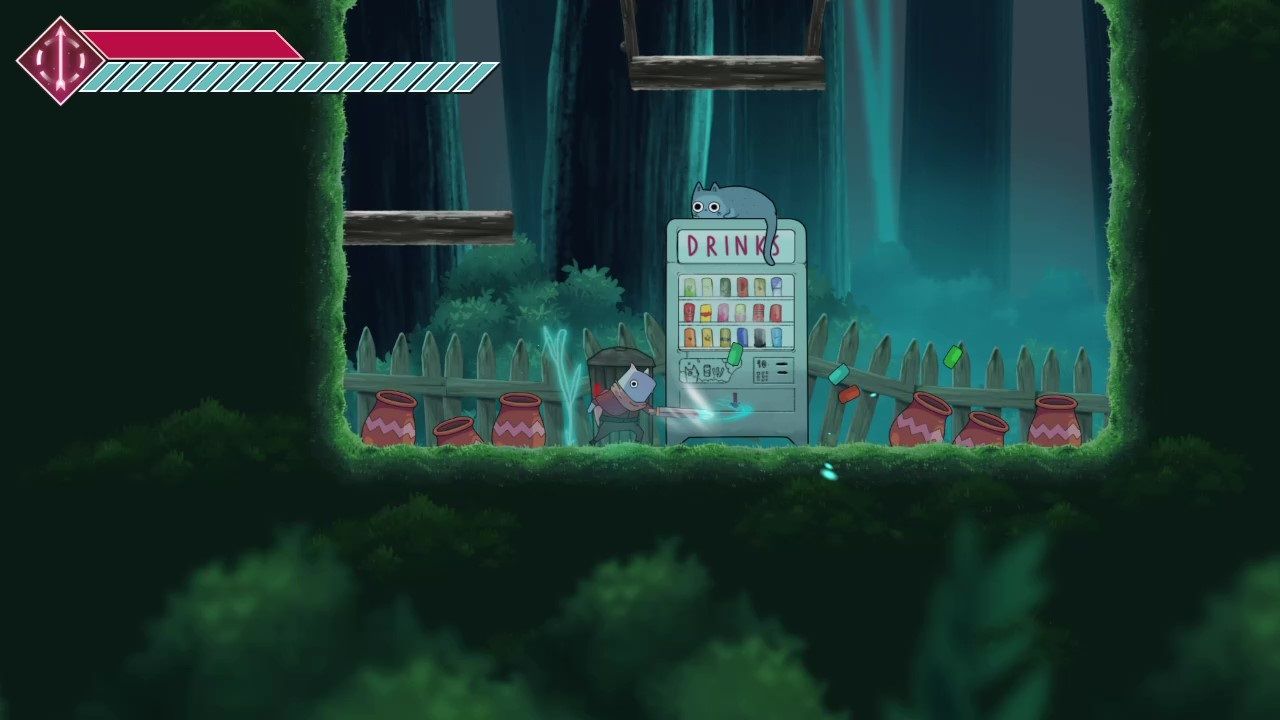Viewport: 1280px width, 720px height.
Task: Click the upper button beside the coin slot
Action: (x=780, y=364)
